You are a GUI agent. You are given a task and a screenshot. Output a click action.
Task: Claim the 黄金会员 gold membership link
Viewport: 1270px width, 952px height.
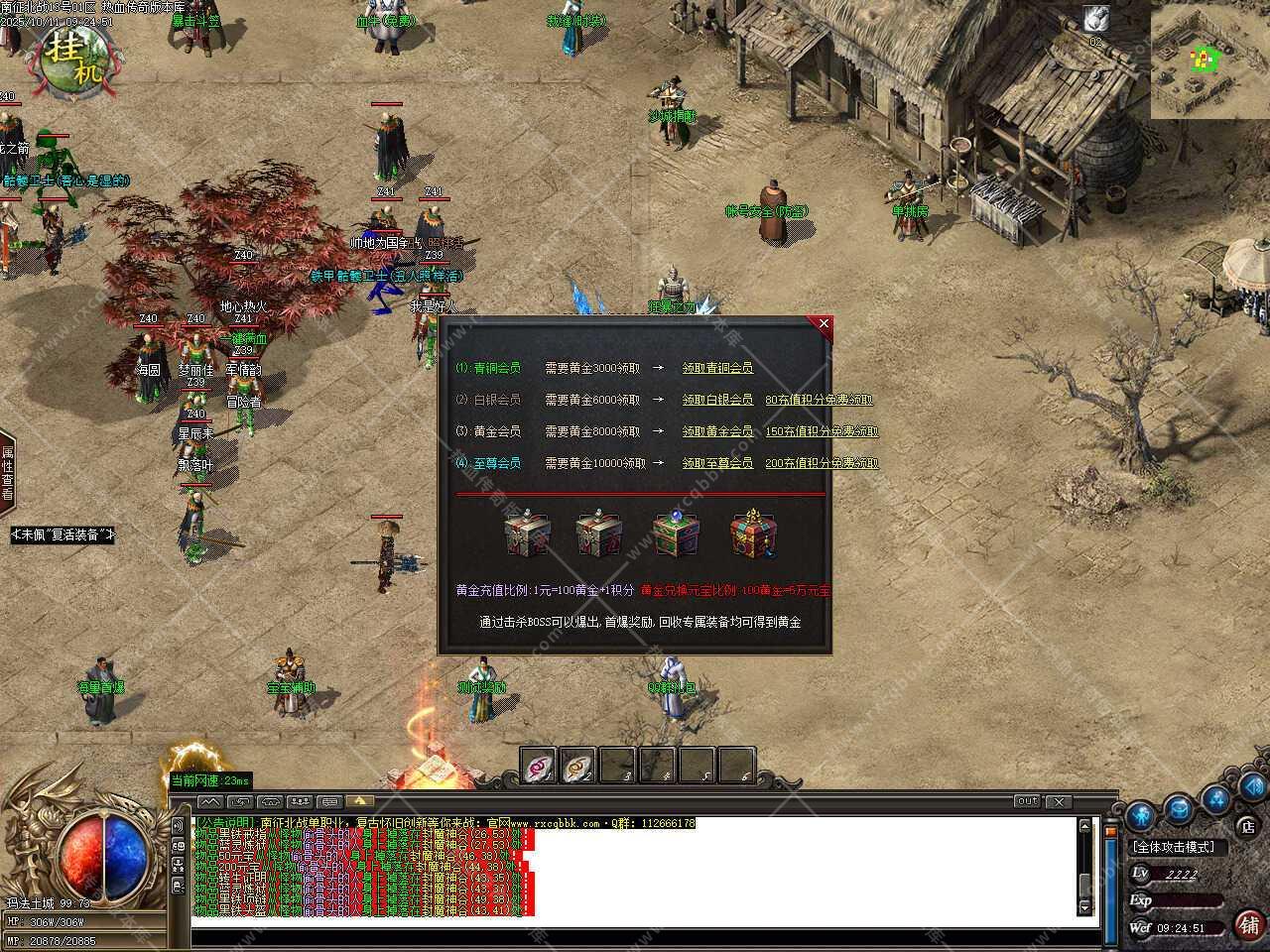(717, 431)
